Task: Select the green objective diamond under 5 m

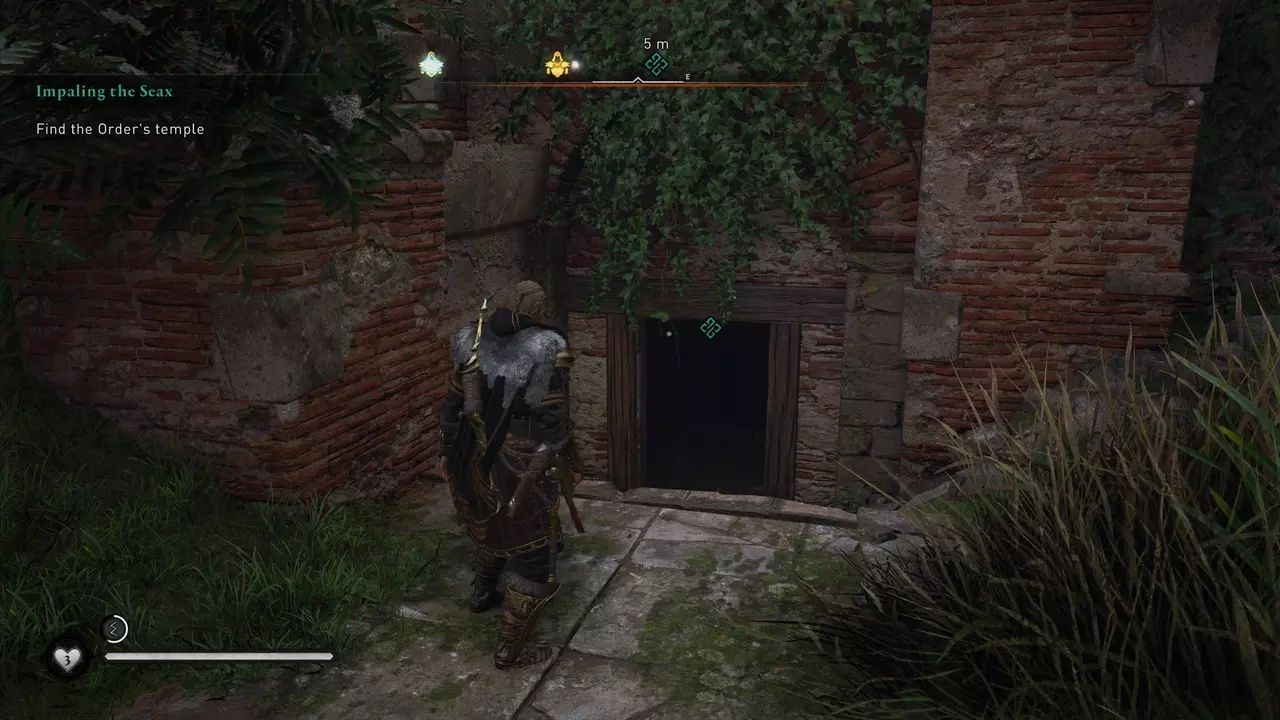Action: tap(656, 64)
